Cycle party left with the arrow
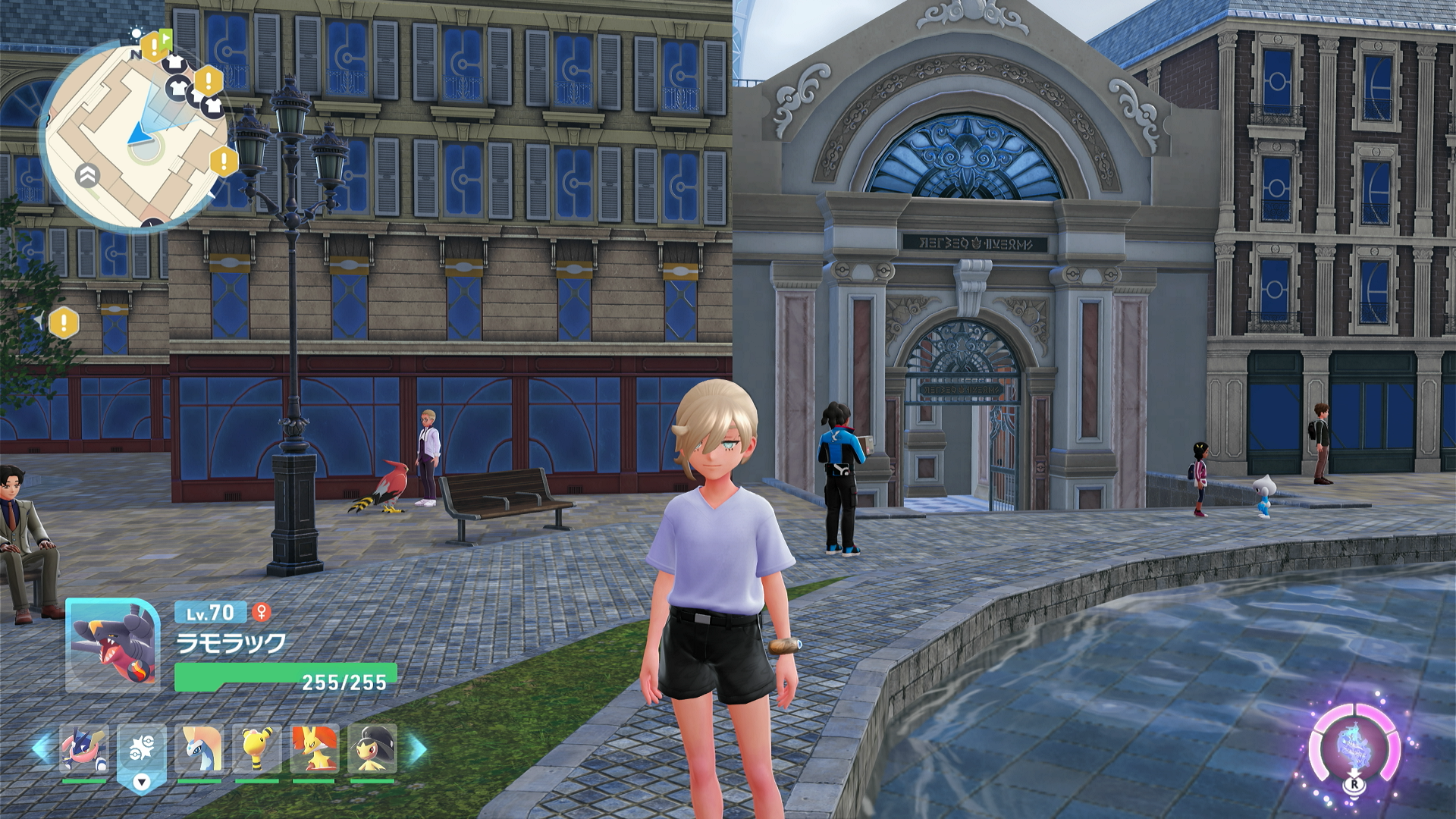Screen dimensions: 1456x819 point(42,748)
